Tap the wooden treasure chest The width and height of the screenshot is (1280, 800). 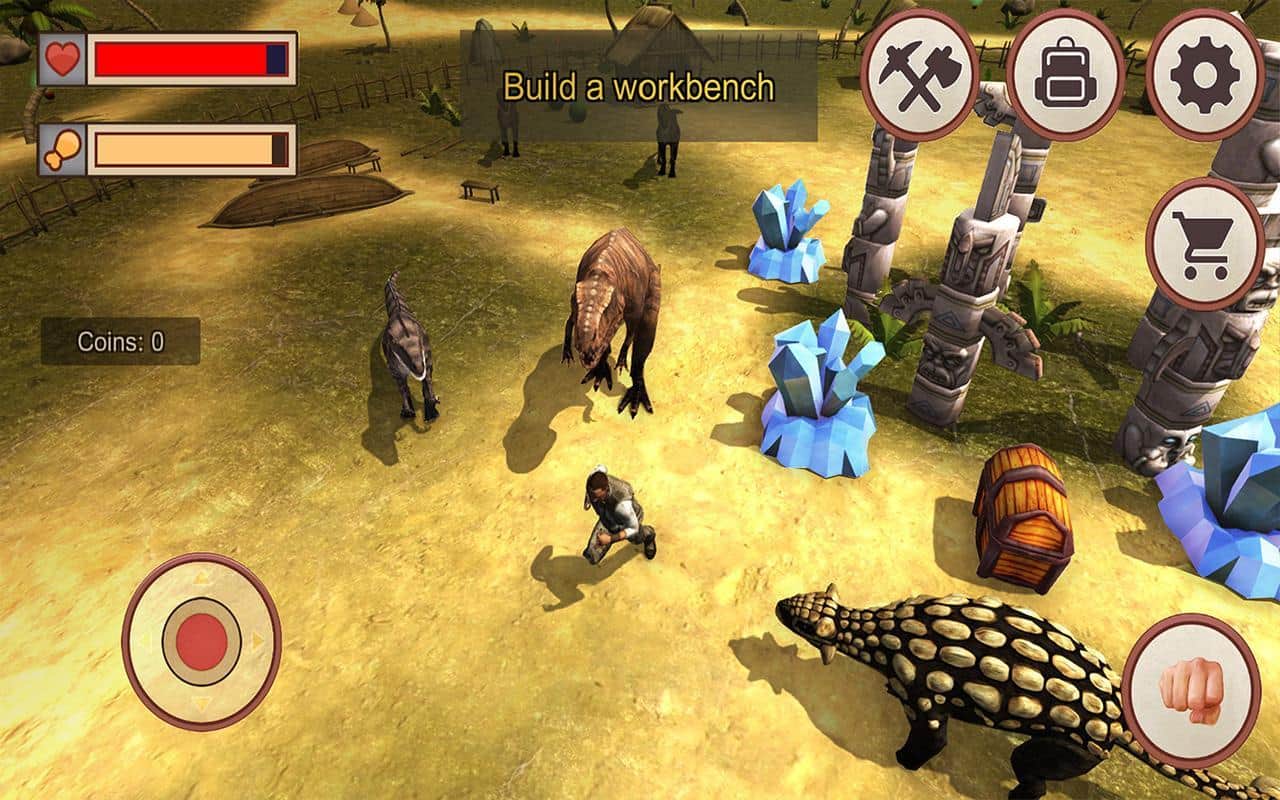(1024, 513)
